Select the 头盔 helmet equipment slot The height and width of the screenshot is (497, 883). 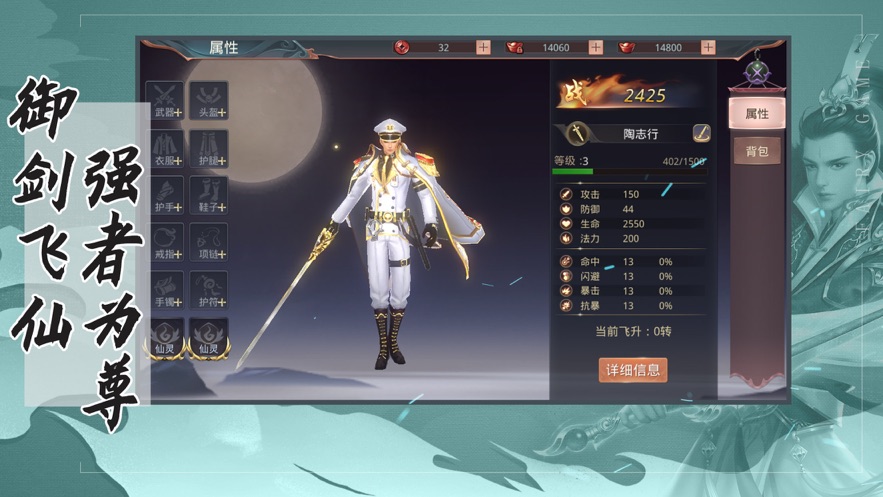click(x=209, y=101)
